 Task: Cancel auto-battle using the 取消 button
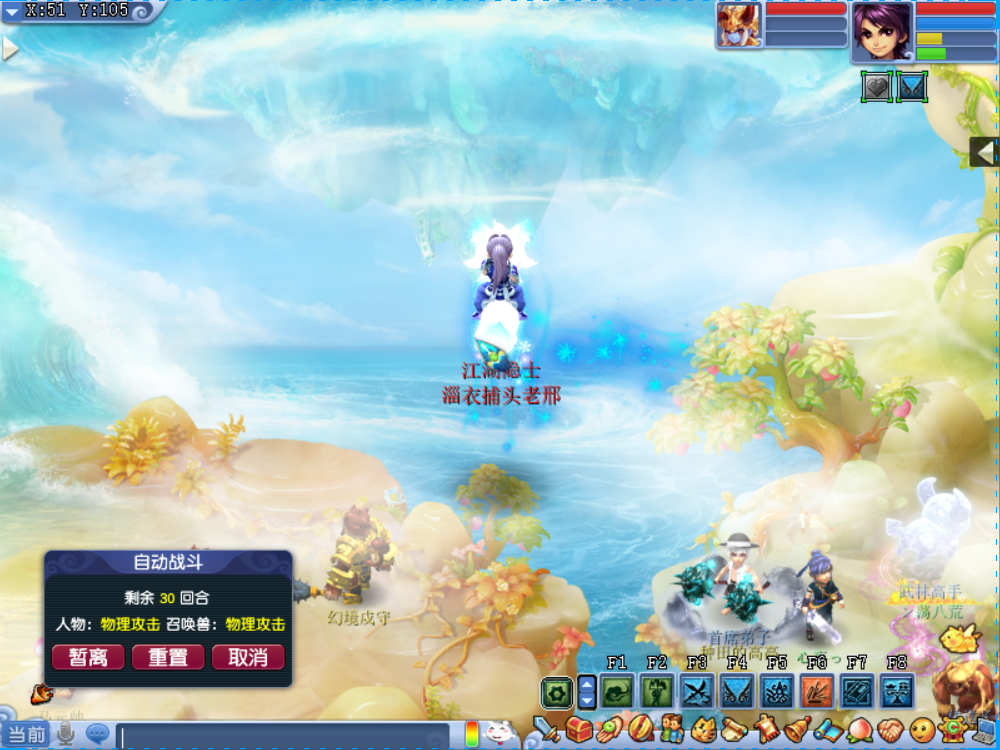pyautogui.click(x=248, y=657)
